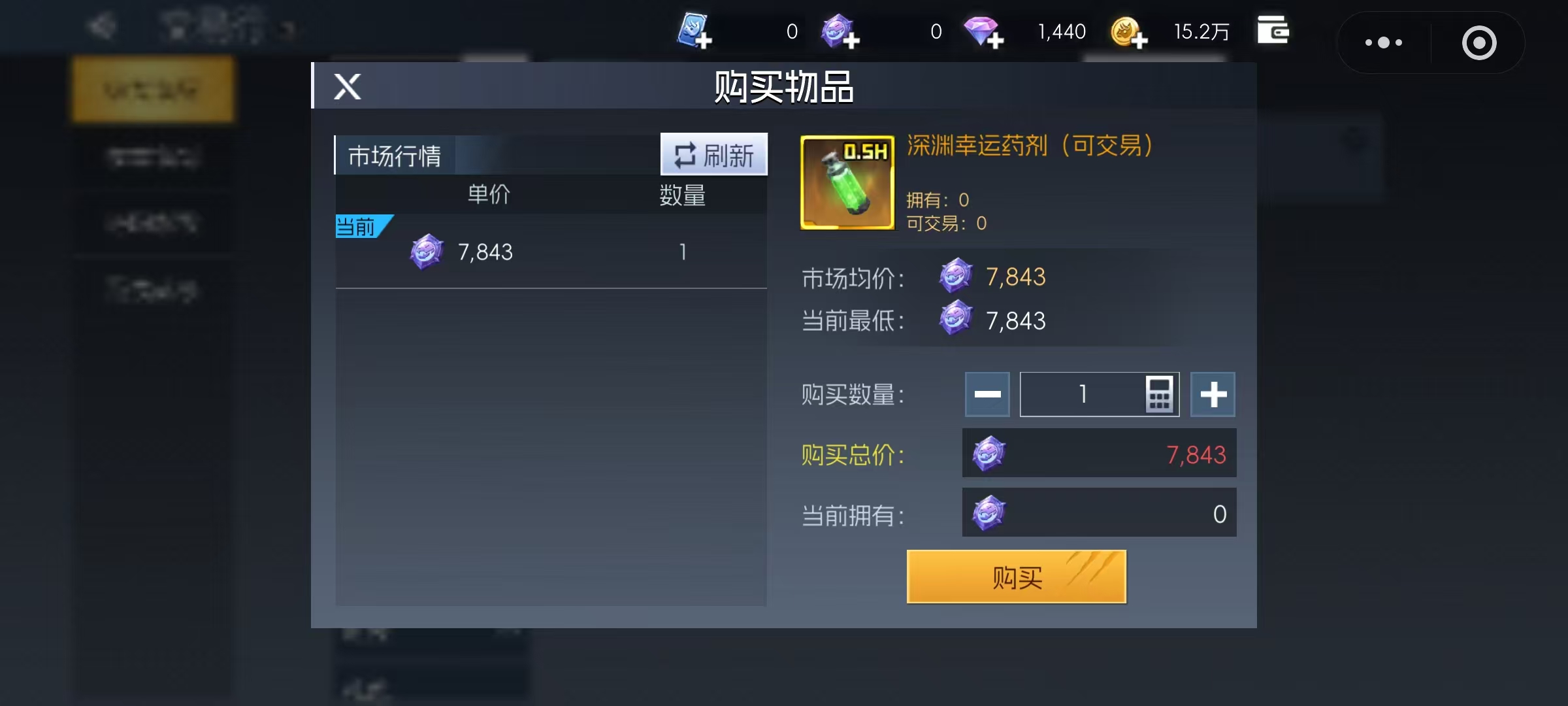Click the quantity input showing 1
1568x706 pixels.
[x=1085, y=394]
